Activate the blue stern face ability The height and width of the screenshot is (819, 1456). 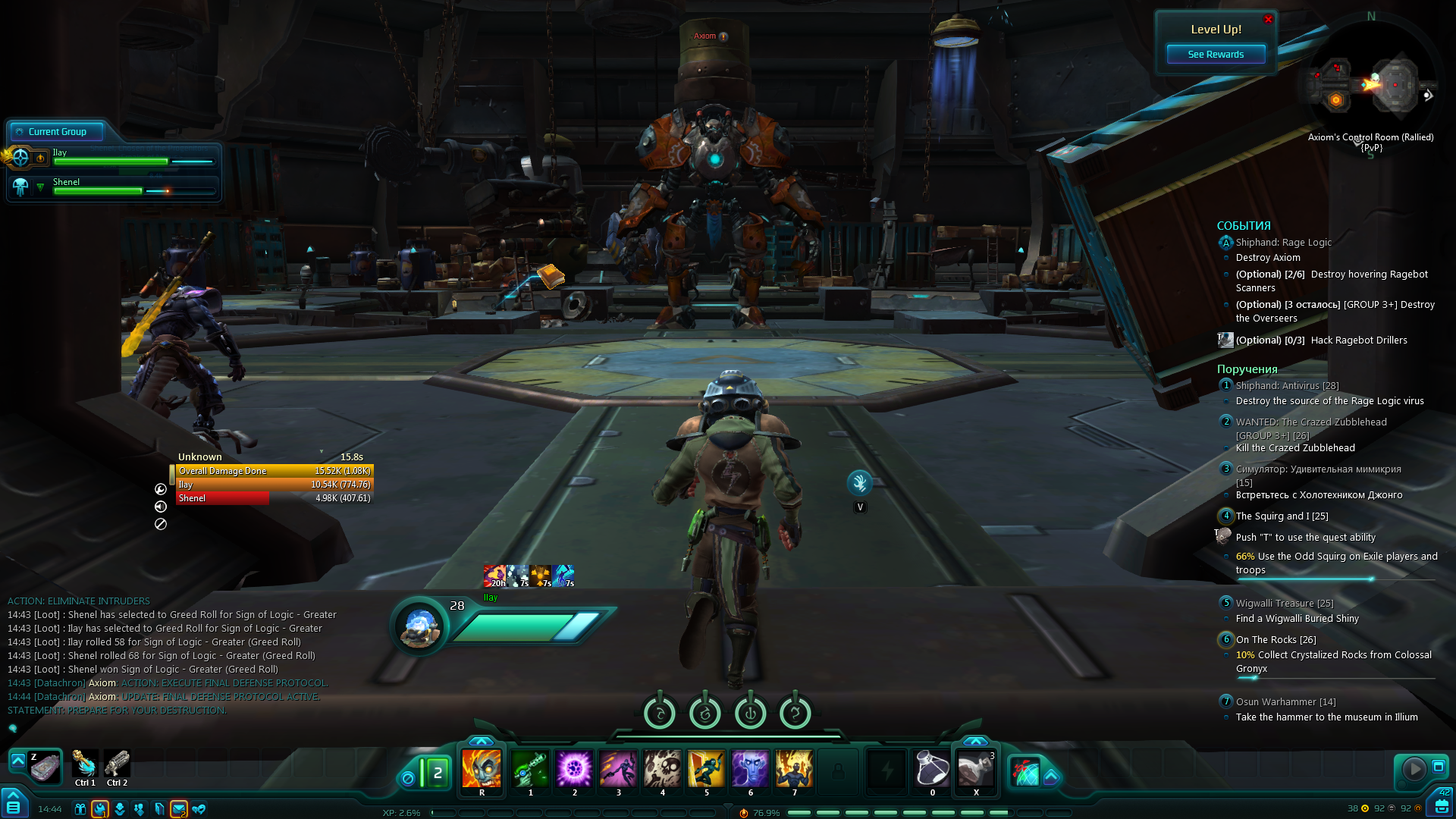tap(750, 769)
